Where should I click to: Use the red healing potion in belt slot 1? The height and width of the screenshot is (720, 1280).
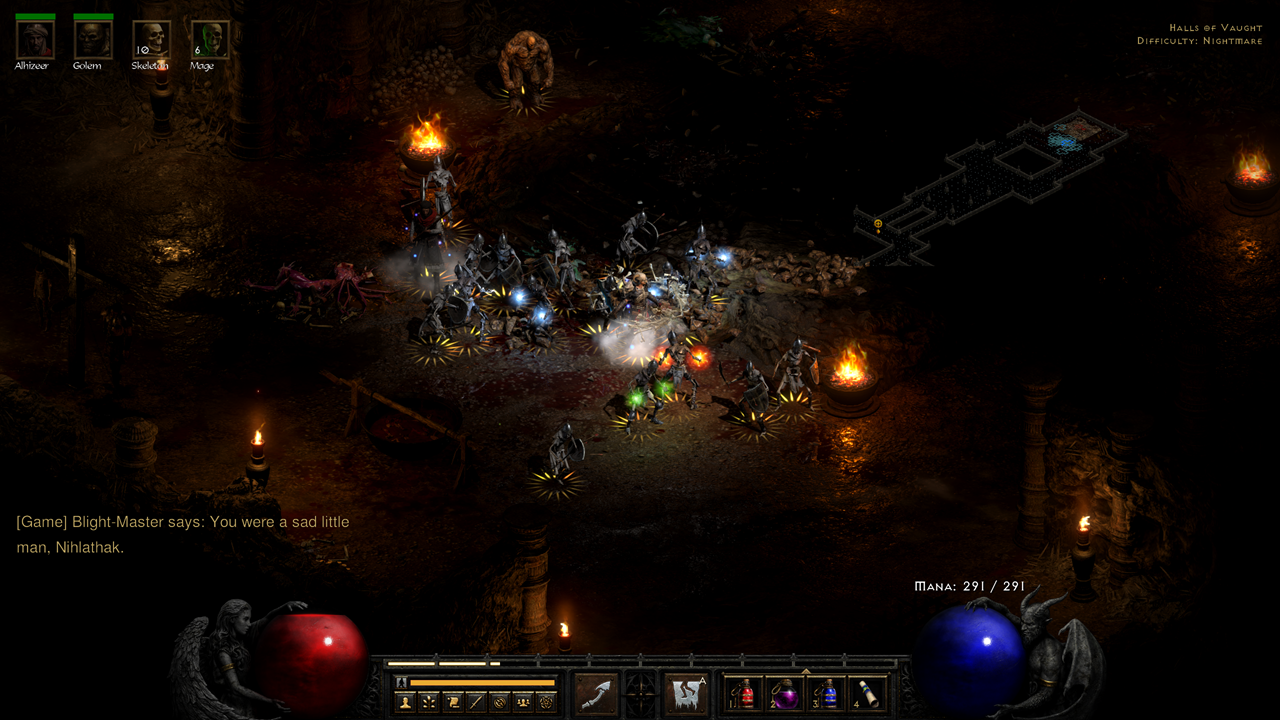(x=743, y=694)
